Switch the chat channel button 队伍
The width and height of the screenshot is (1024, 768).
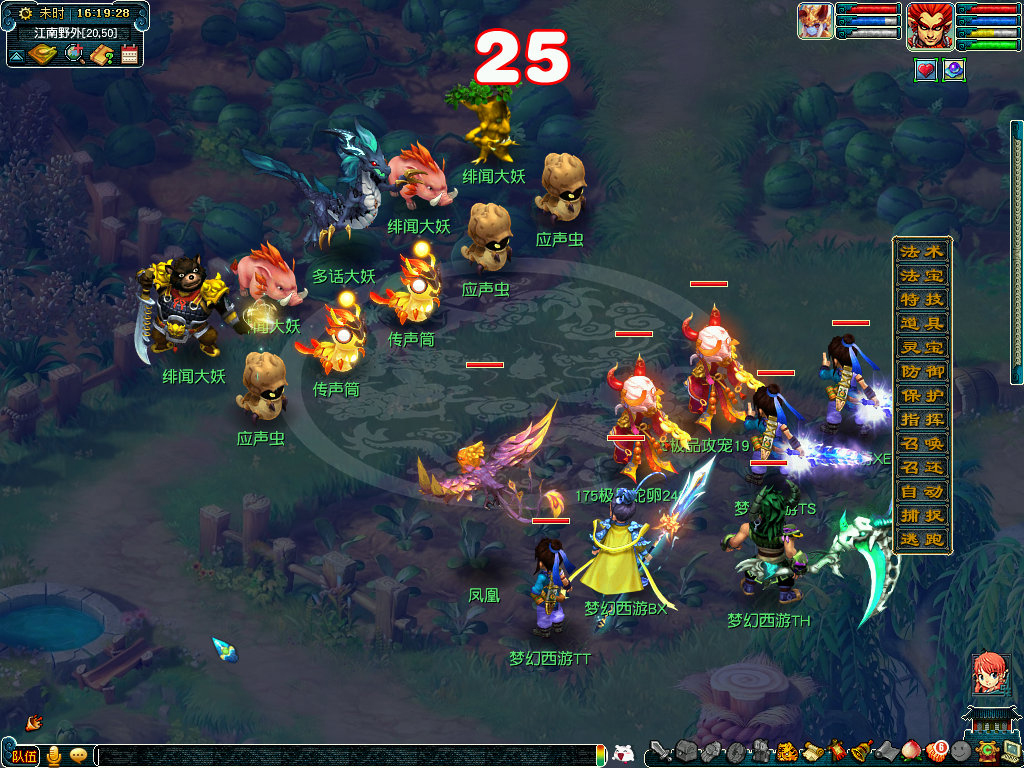(24, 755)
